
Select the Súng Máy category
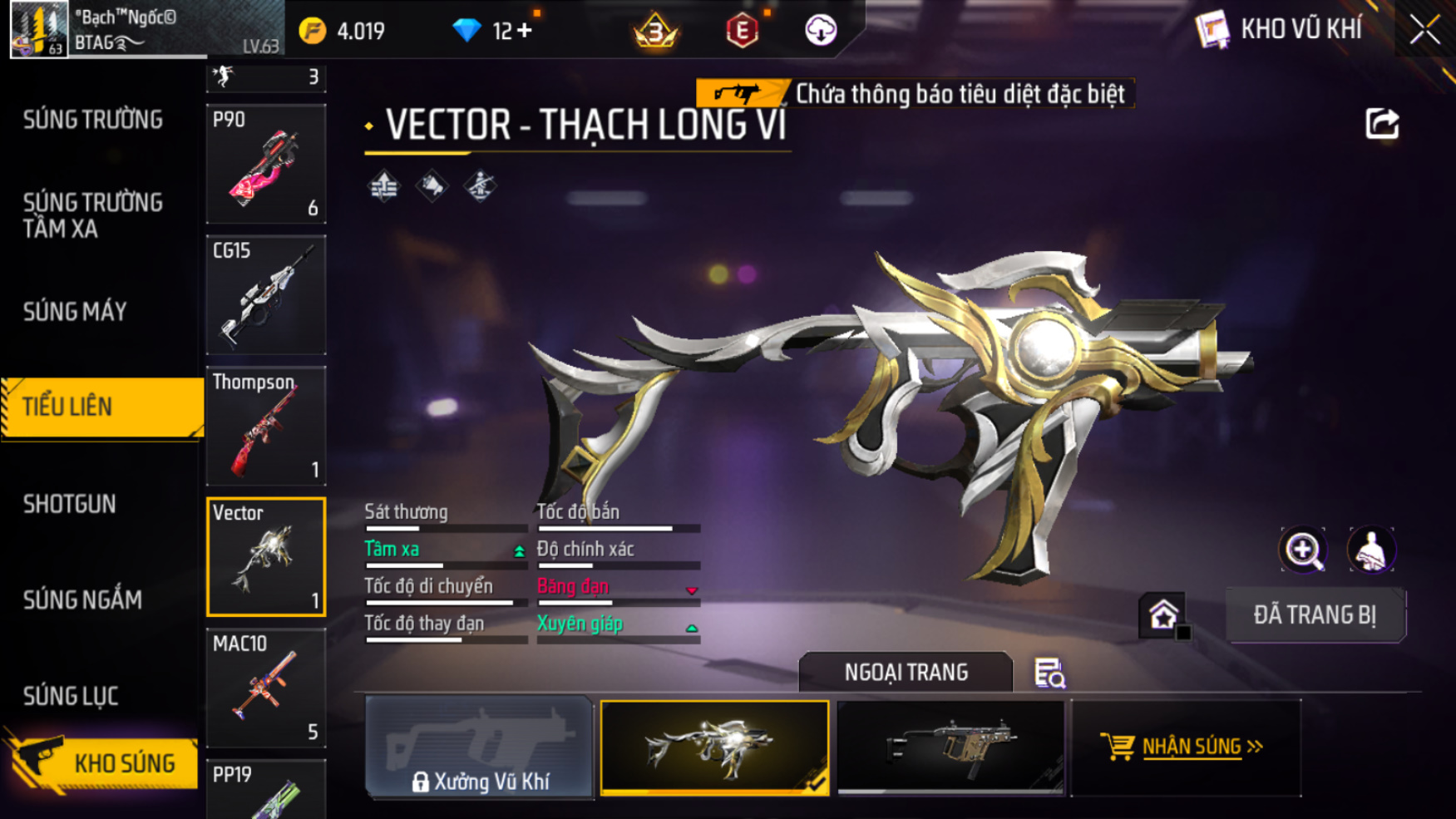click(76, 312)
